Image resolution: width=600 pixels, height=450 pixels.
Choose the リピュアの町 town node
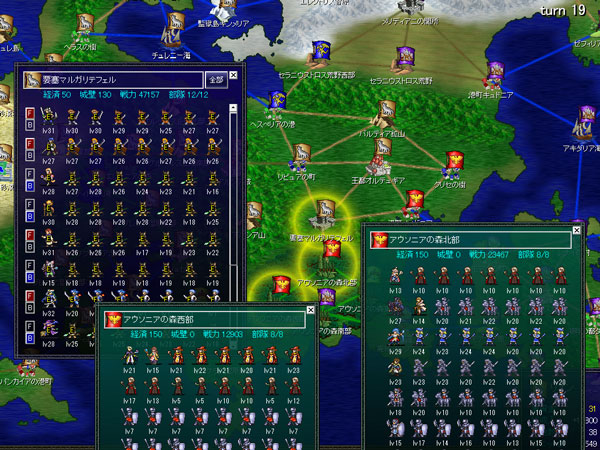[x=301, y=159]
